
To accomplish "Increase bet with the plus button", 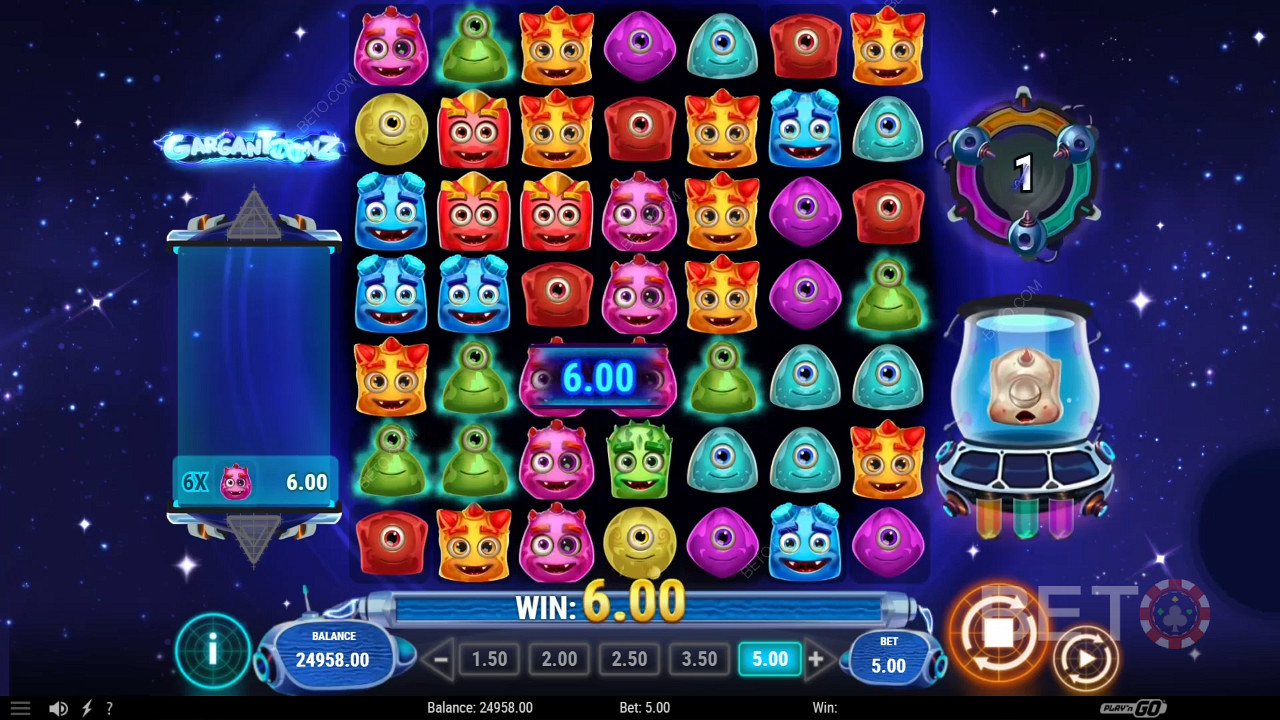I will (816, 659).
